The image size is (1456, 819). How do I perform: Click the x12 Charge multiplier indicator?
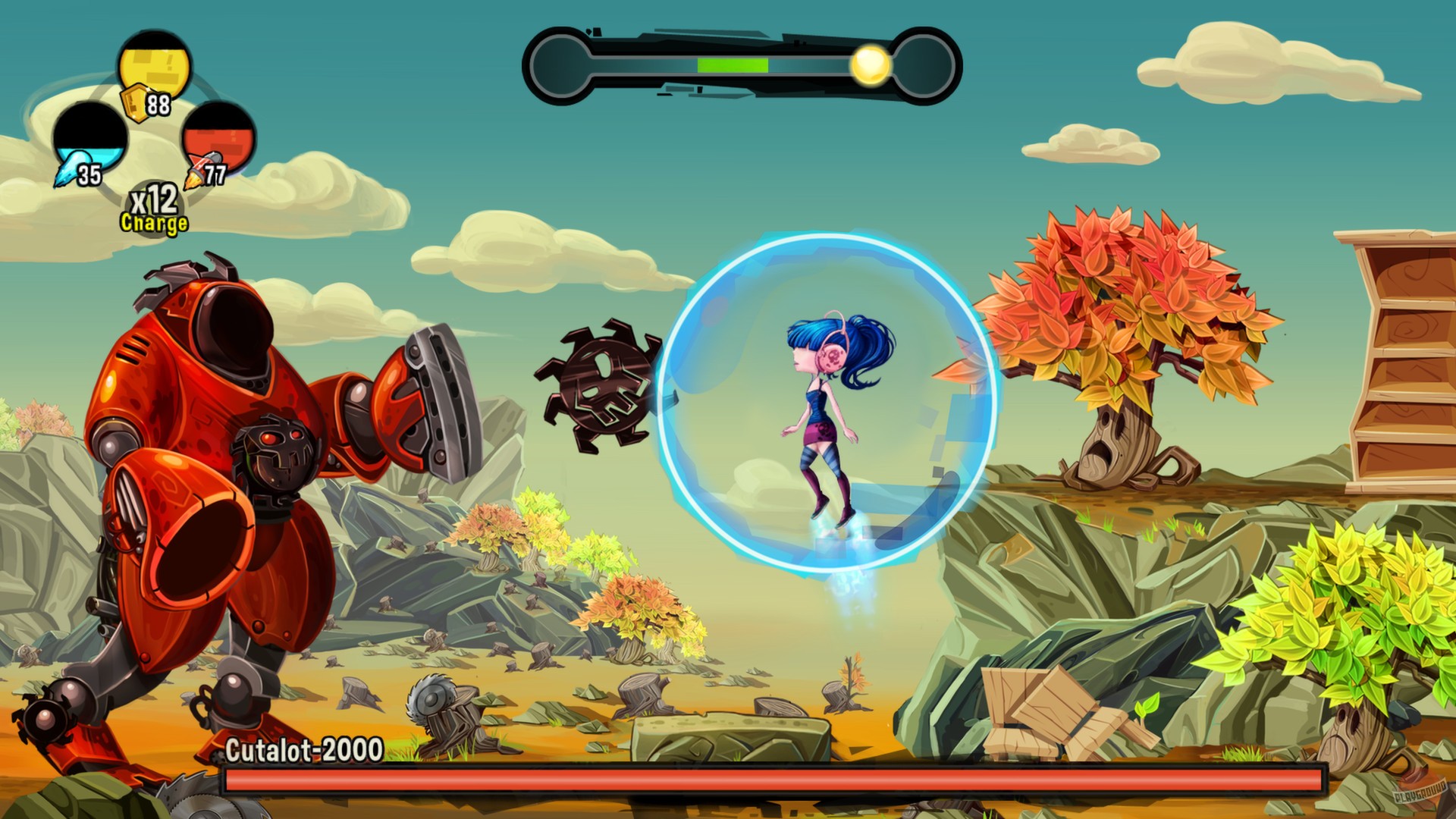click(x=151, y=211)
